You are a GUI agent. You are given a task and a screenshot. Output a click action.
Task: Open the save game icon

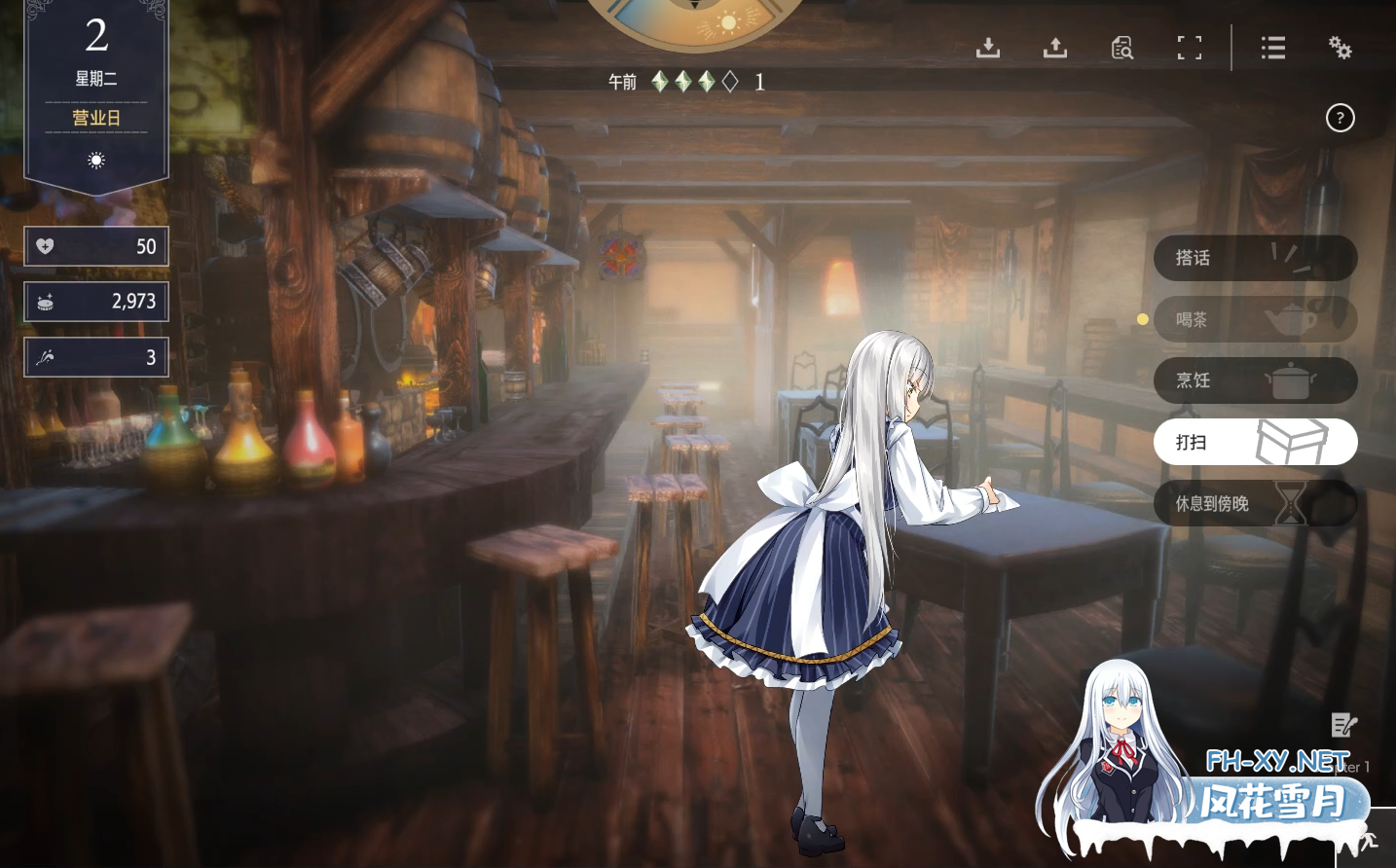988,48
